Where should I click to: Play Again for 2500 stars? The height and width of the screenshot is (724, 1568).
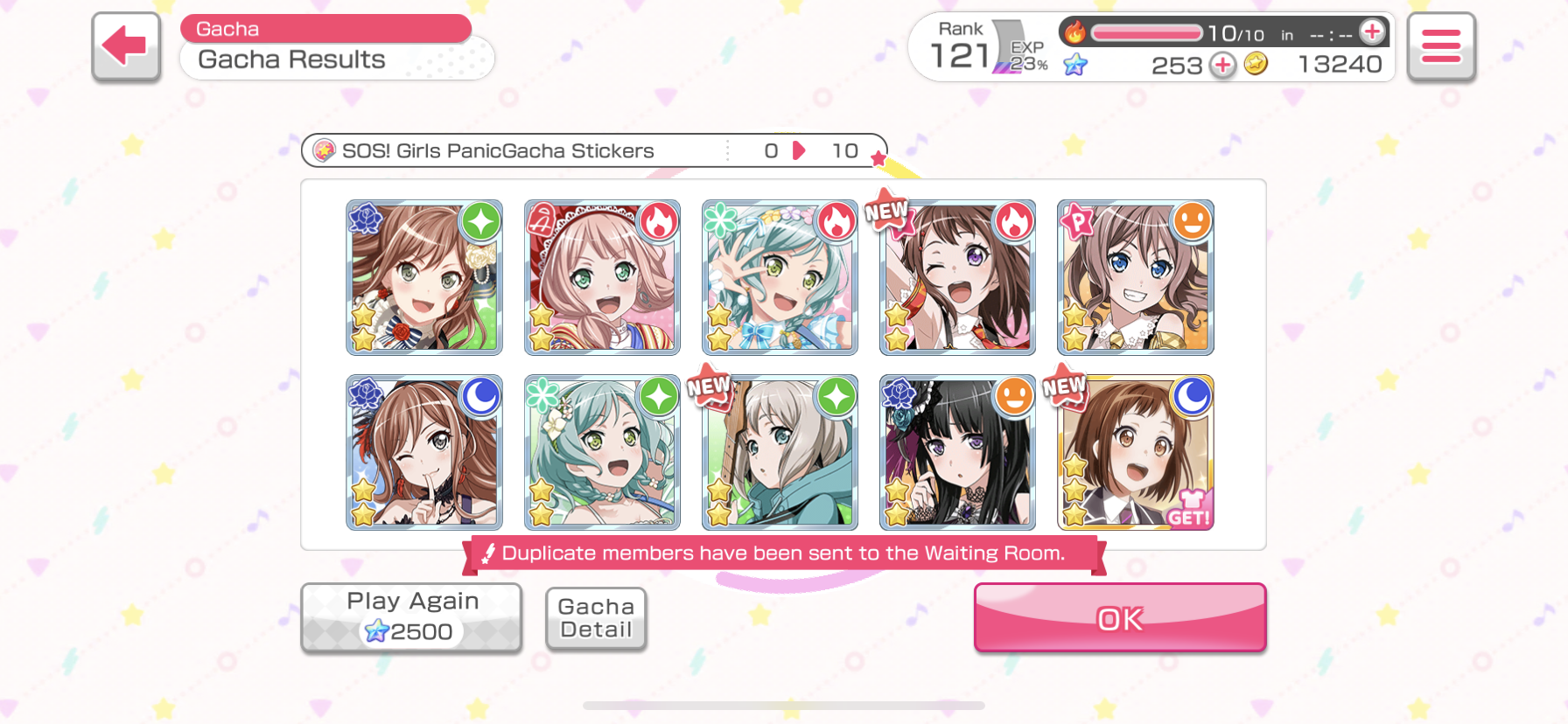click(x=411, y=617)
